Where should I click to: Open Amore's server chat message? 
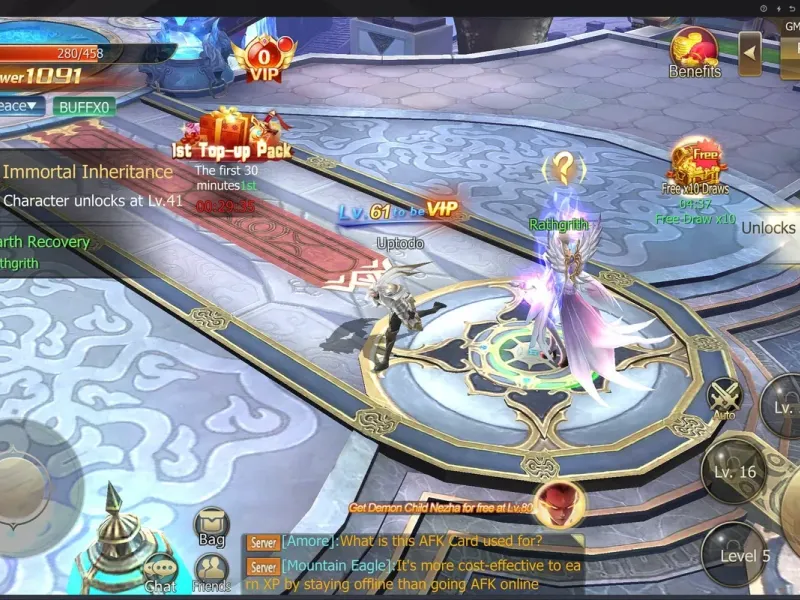click(412, 541)
